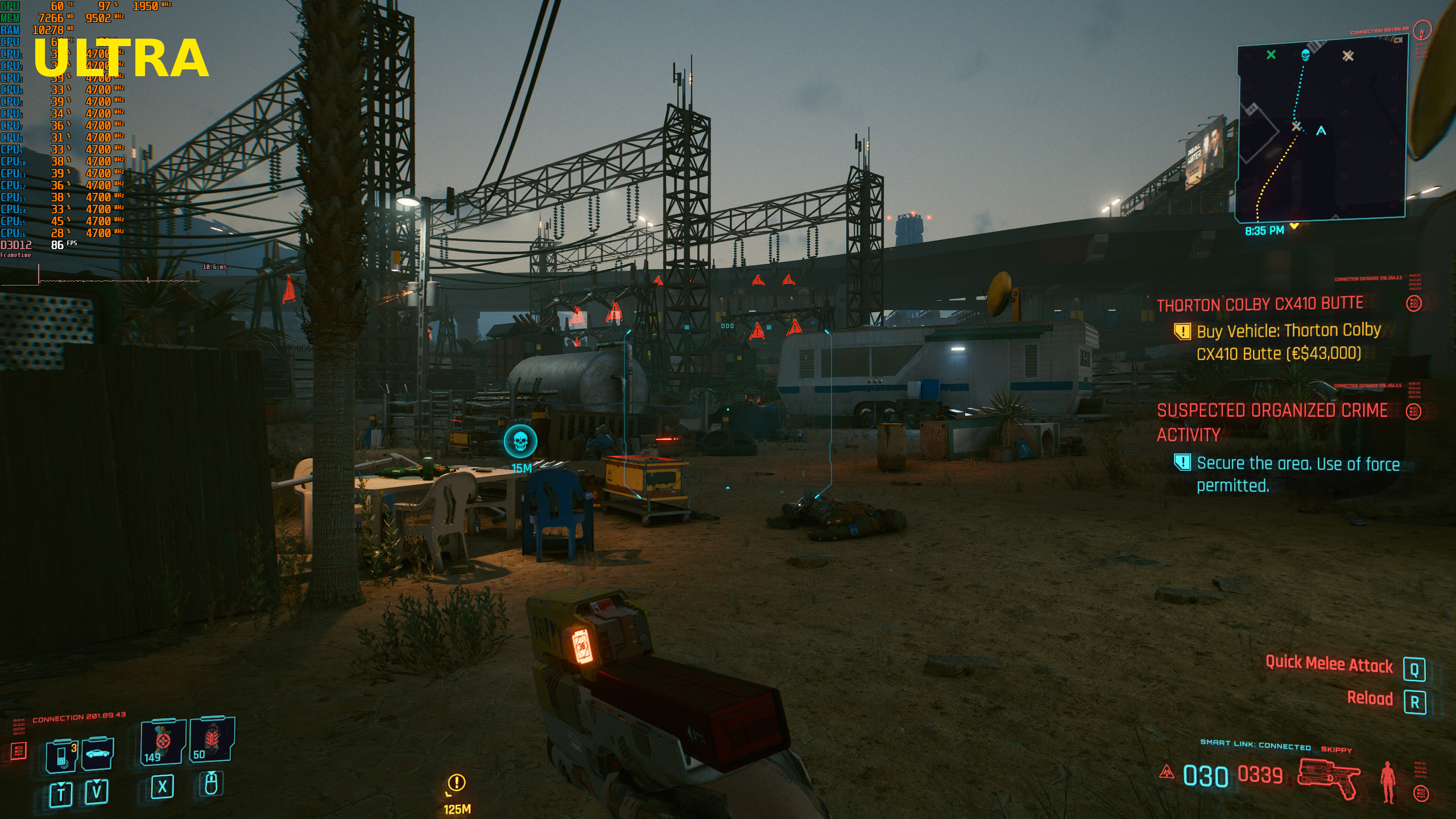
Task: Select the Thorton Colby CX410 Butte quest
Action: pos(1260,304)
